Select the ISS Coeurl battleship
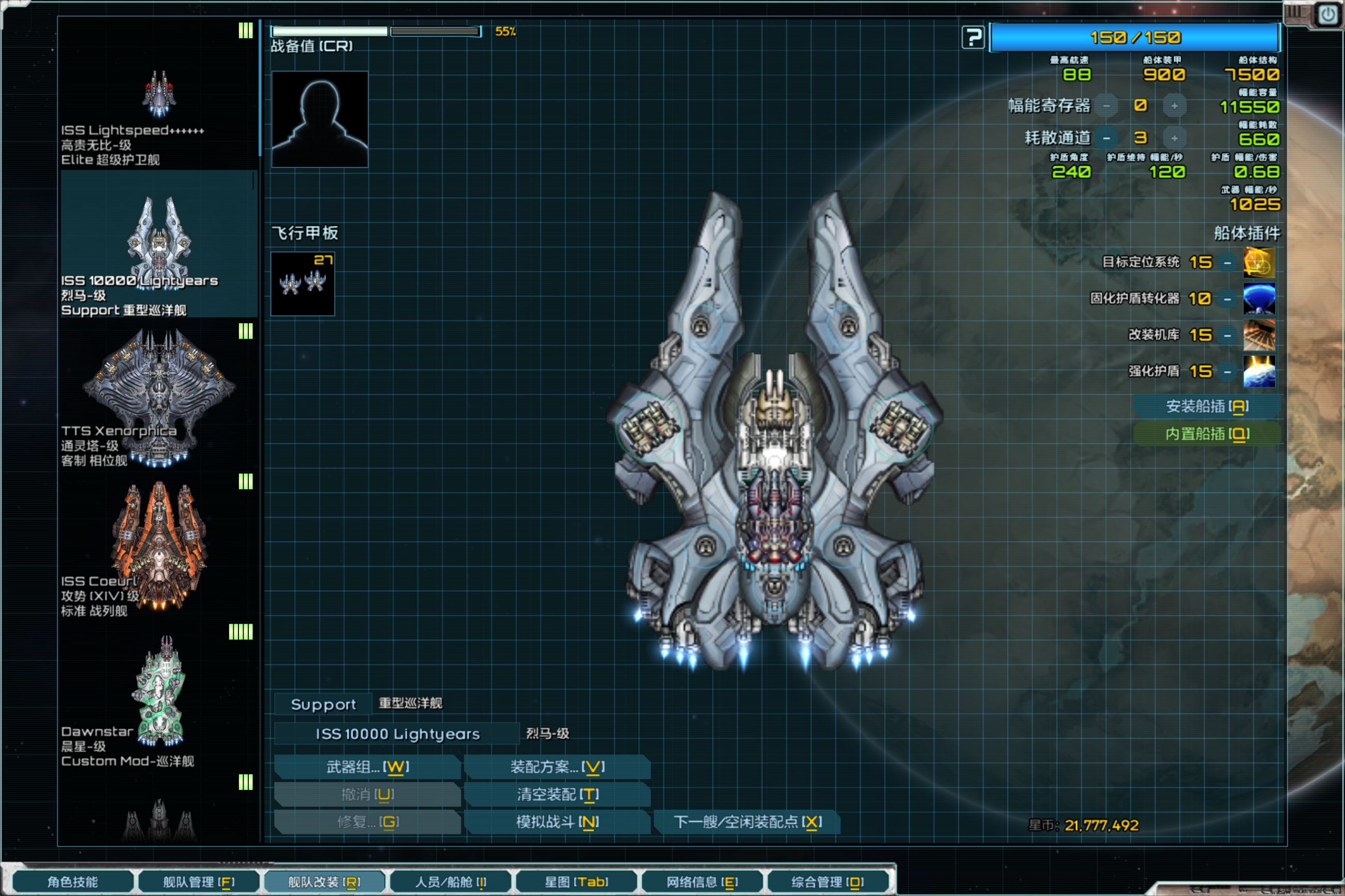 point(158,545)
